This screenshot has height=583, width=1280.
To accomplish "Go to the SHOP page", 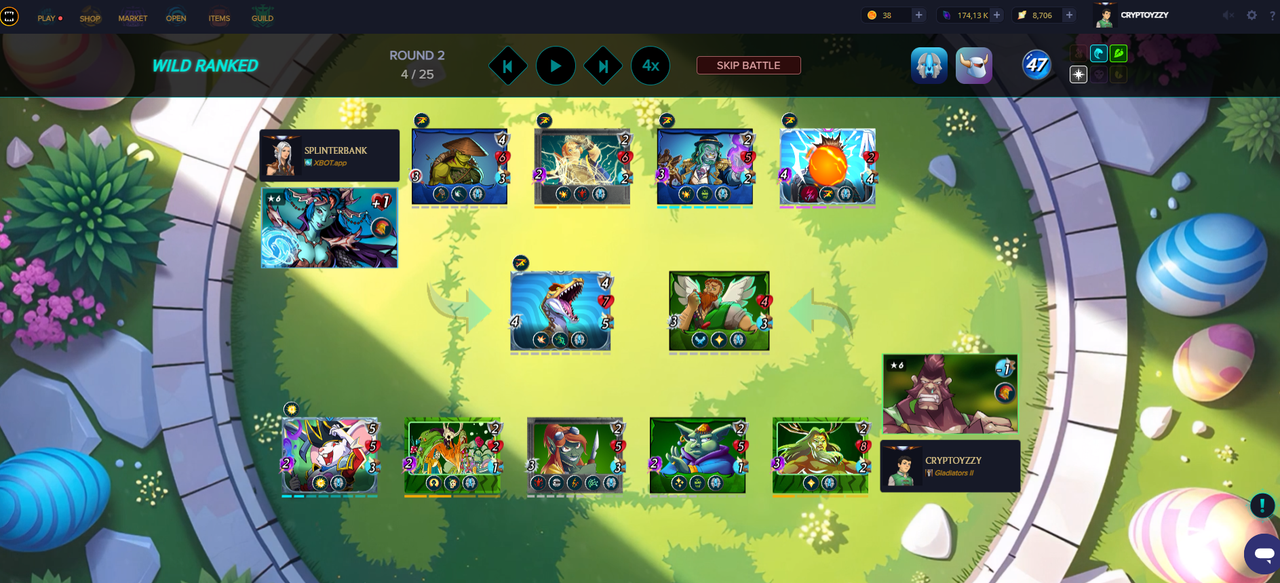I will point(90,18).
